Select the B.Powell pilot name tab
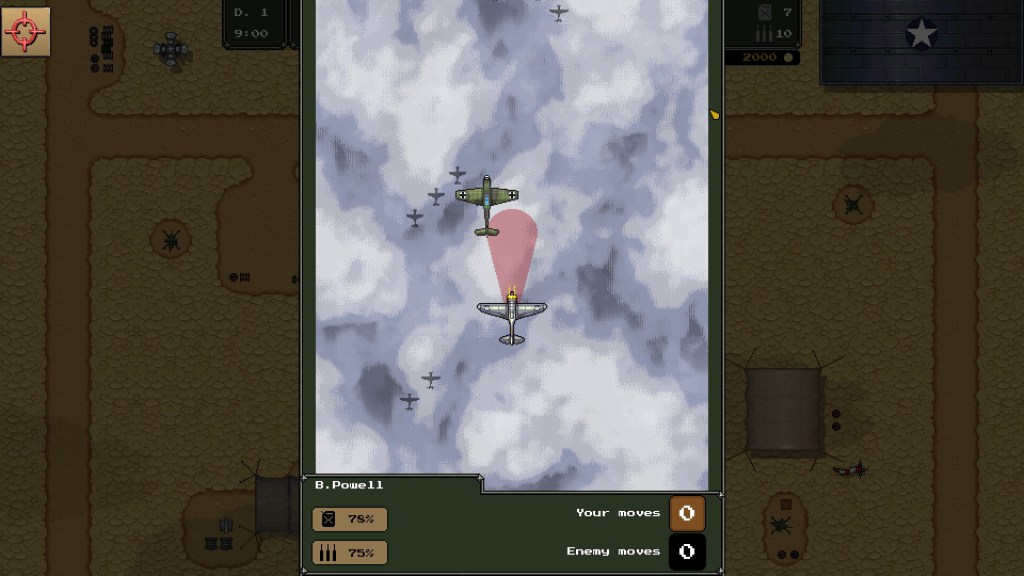This screenshot has width=1024, height=576. [350, 485]
